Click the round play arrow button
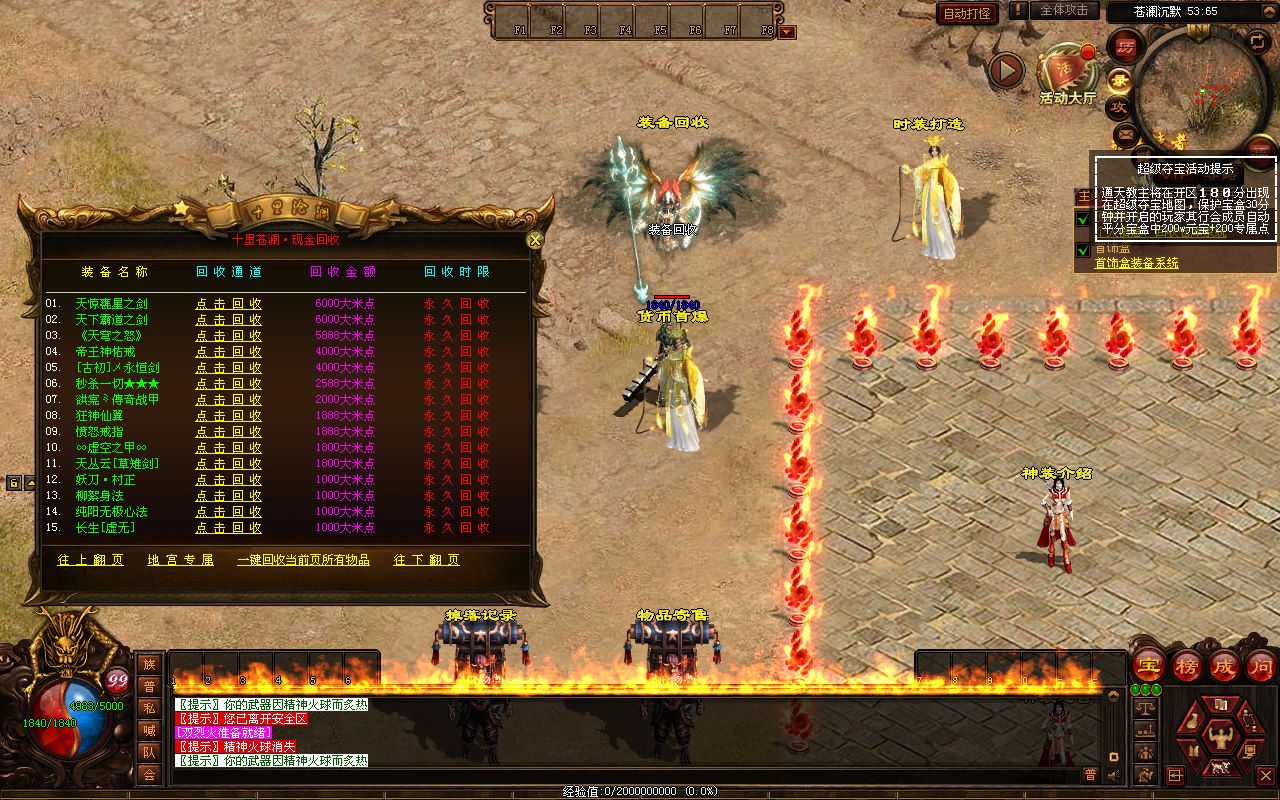 [x=1006, y=71]
